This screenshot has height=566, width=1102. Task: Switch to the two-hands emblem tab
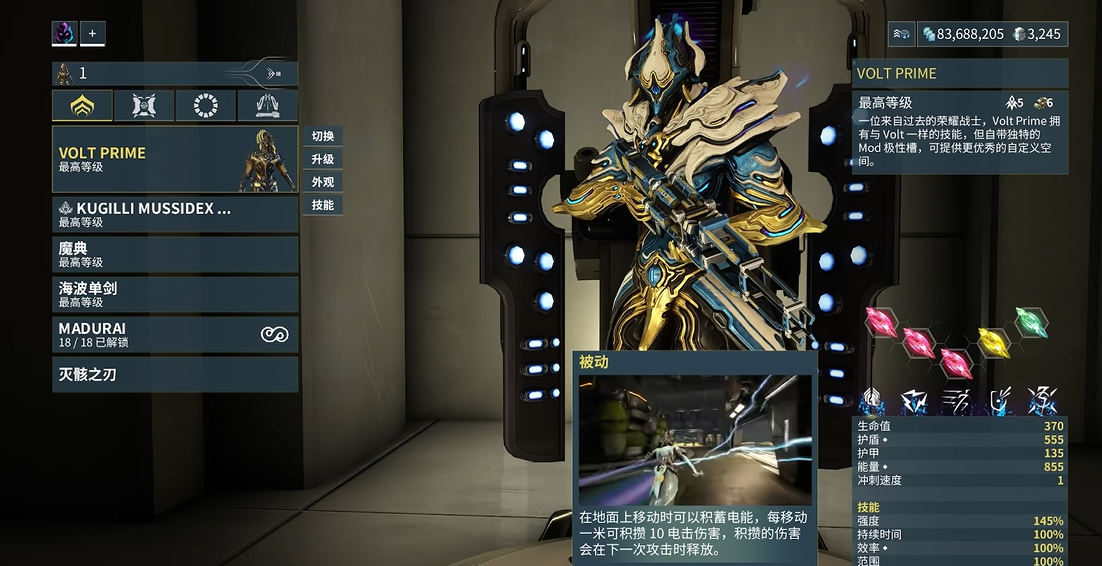click(x=267, y=105)
